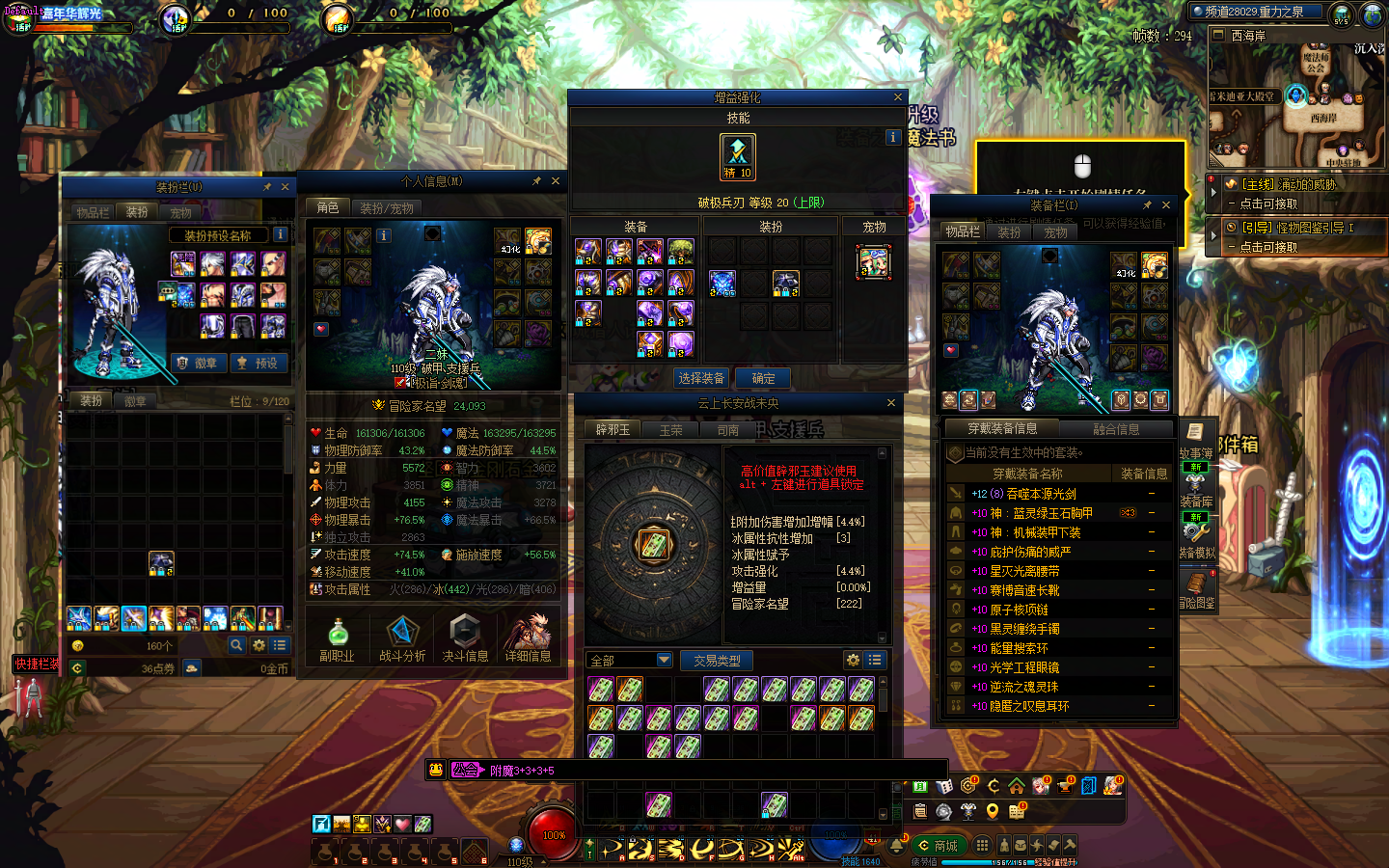Click the 徽章 button
This screenshot has width=1389, height=868.
199,363
